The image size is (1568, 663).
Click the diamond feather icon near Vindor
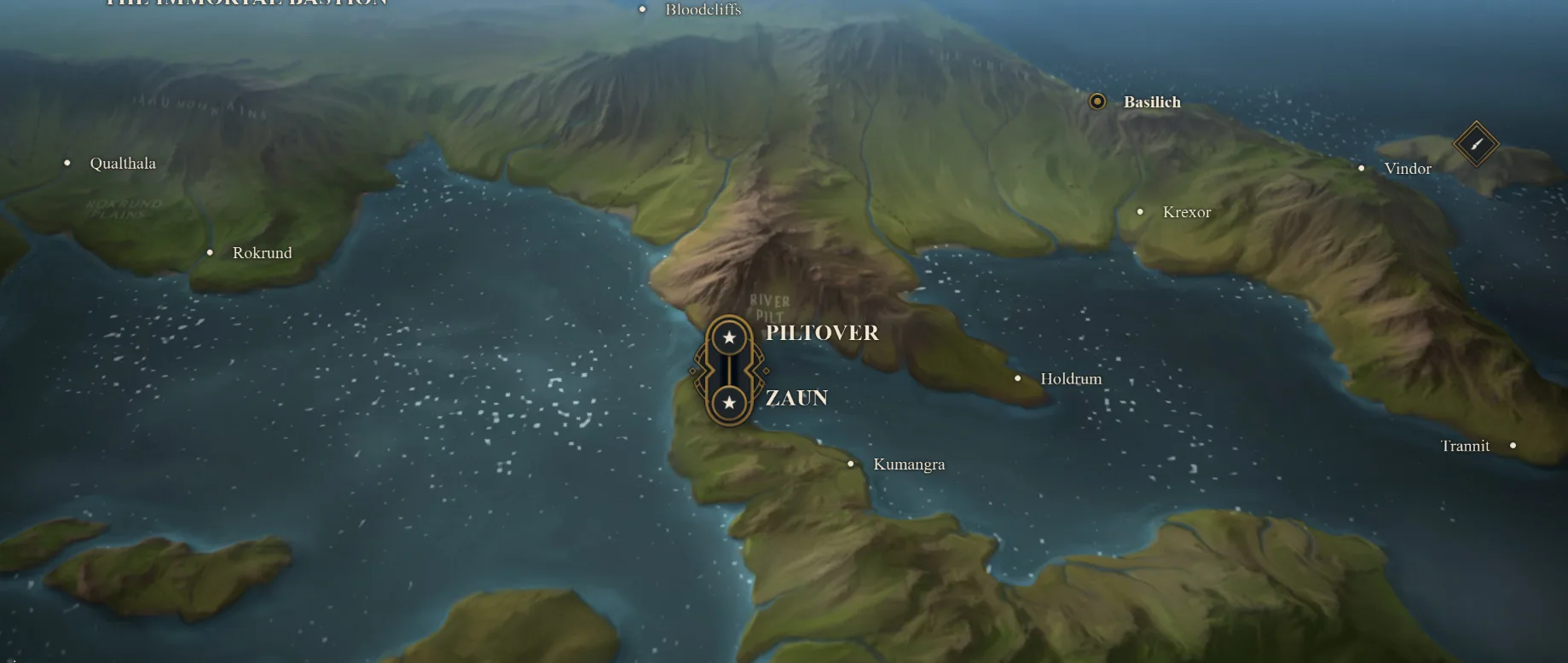(x=1476, y=143)
